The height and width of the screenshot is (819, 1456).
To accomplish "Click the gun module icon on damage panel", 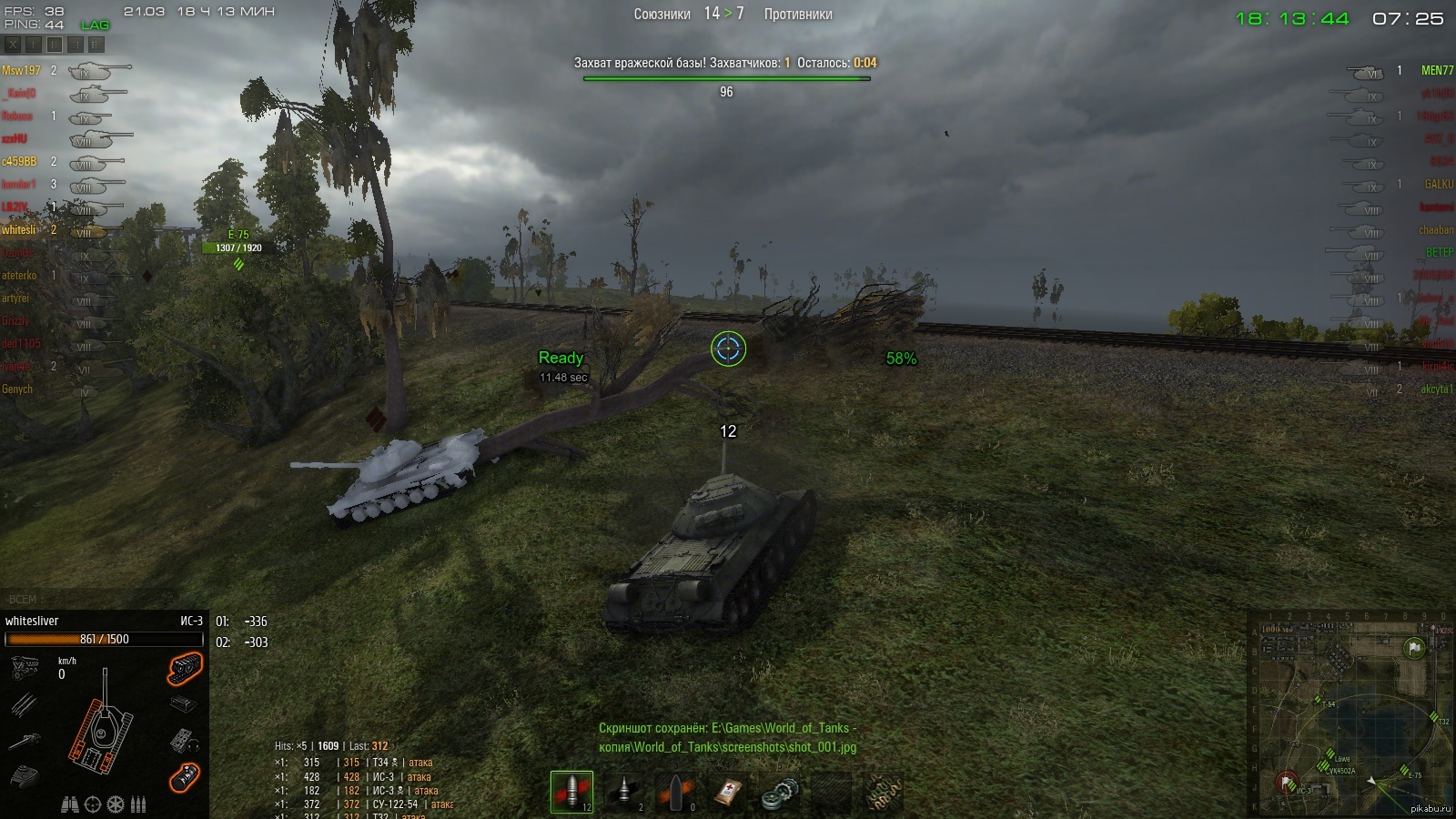I will (25, 742).
